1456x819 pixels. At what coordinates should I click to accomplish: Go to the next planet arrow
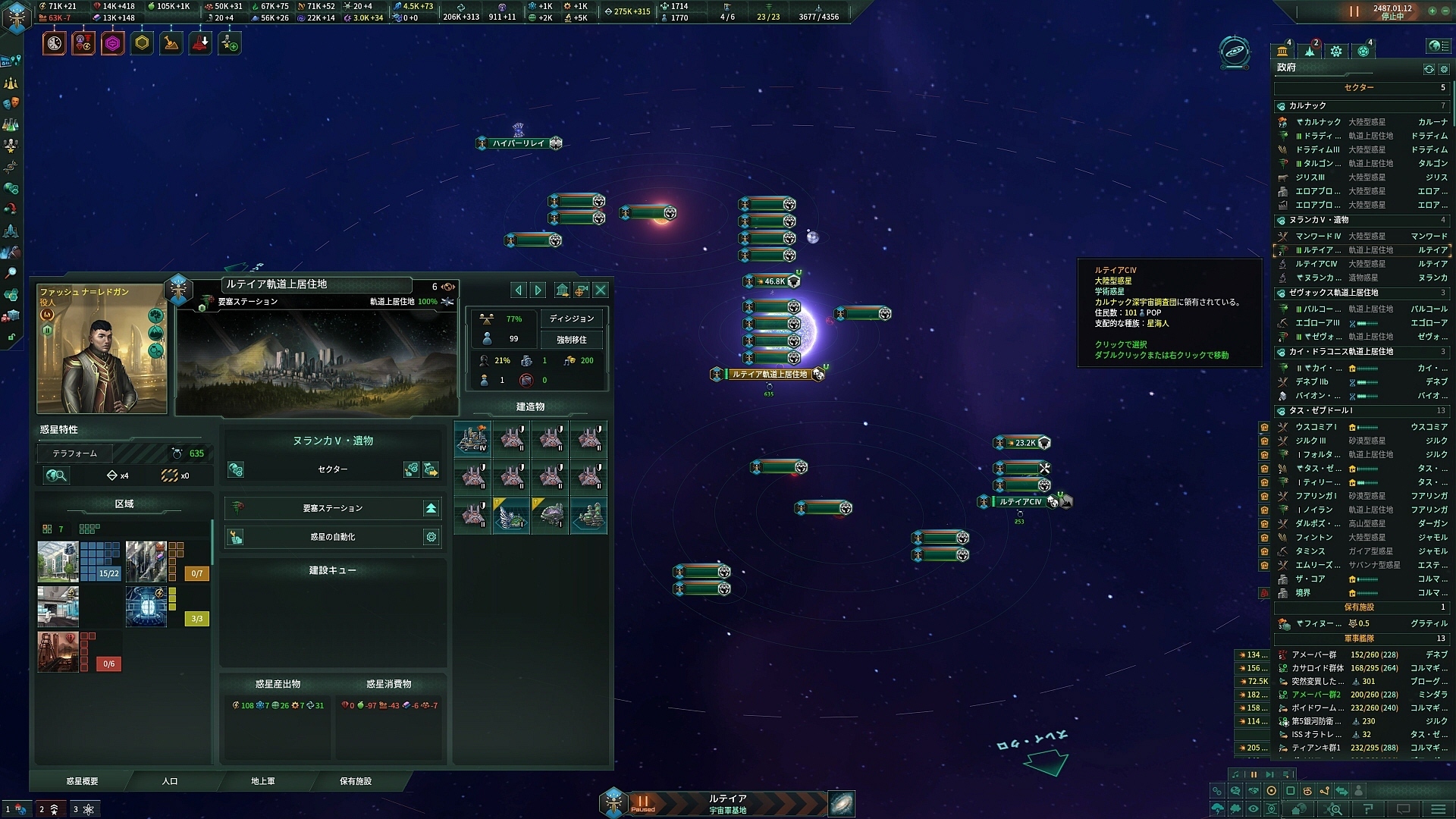[538, 290]
